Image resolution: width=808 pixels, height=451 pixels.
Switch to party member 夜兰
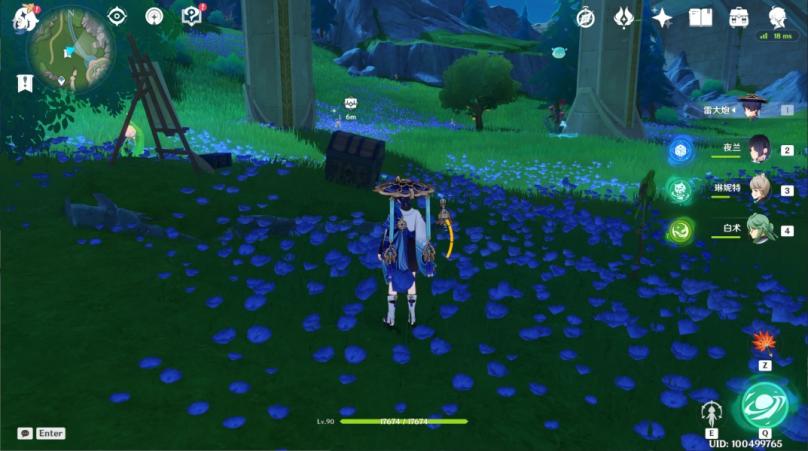click(x=759, y=149)
